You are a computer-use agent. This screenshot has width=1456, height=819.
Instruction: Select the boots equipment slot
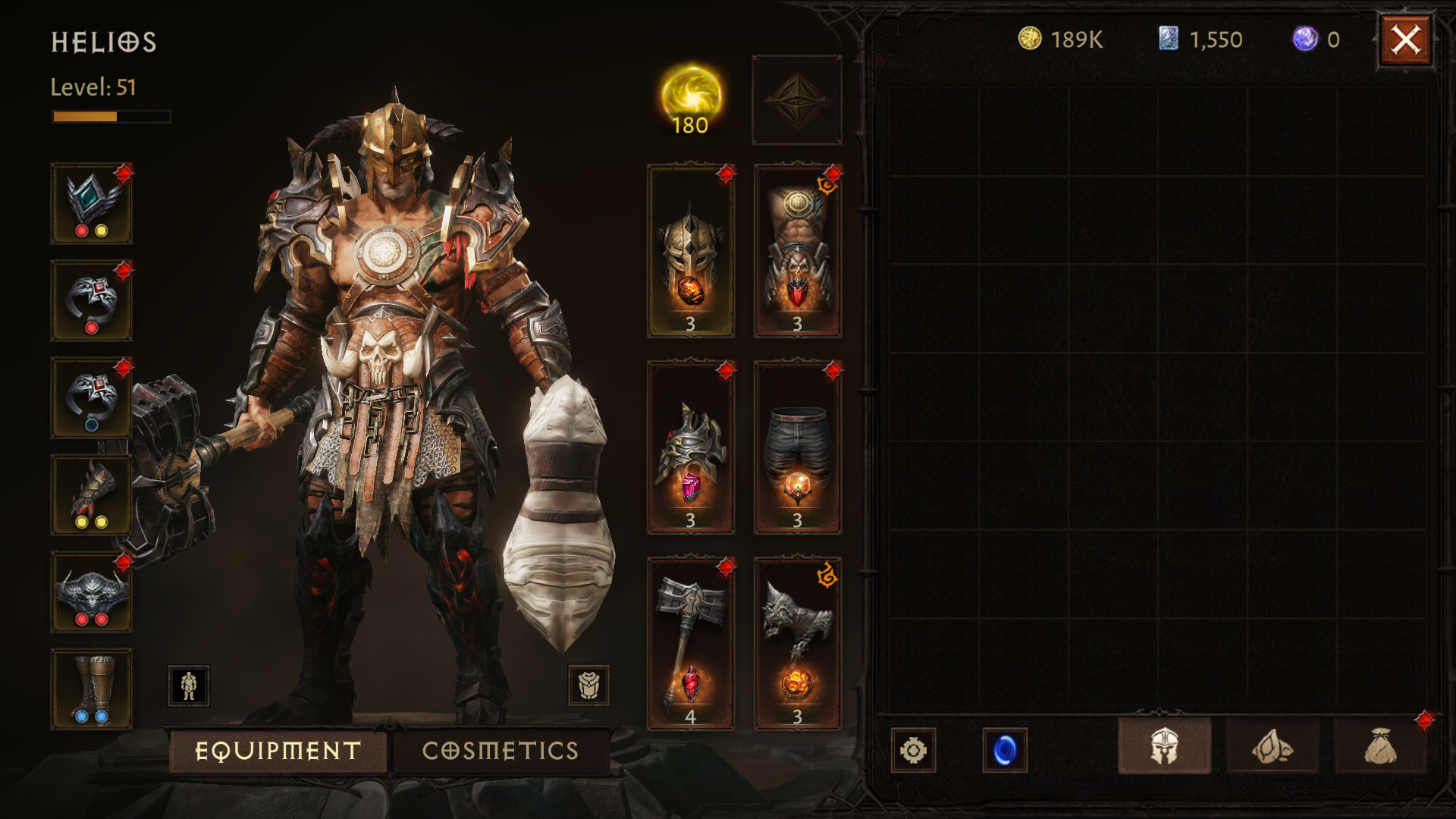click(91, 689)
